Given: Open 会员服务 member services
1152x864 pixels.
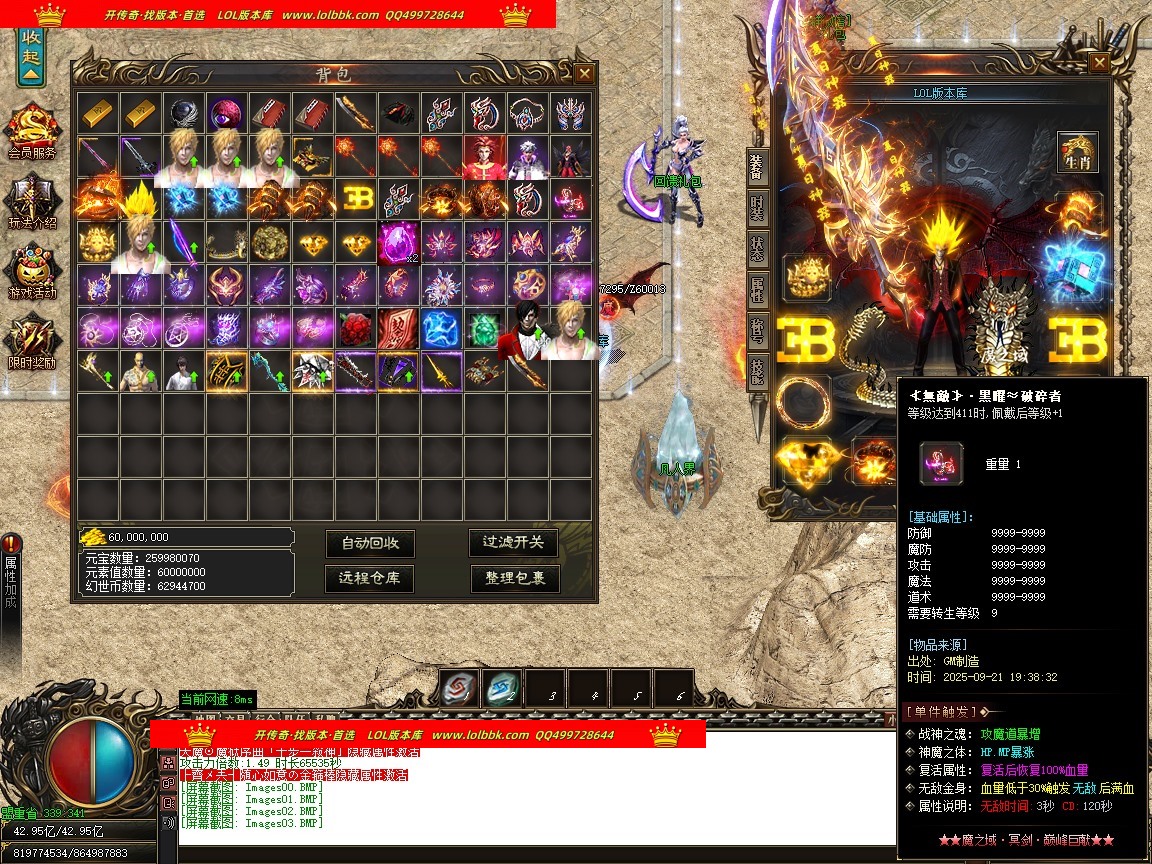Looking at the screenshot, I should tap(32, 131).
